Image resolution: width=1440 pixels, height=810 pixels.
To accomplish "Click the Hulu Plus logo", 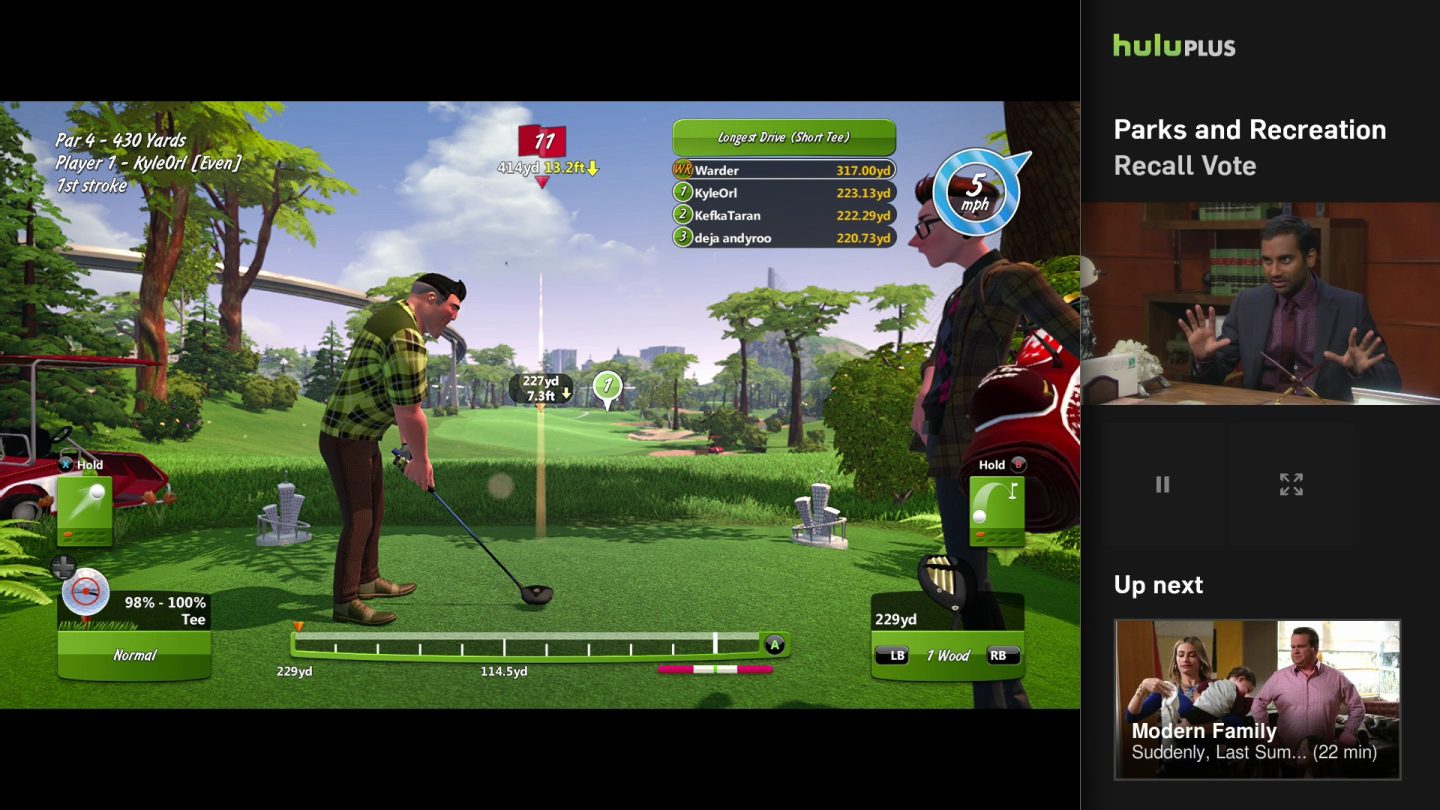I will (x=1173, y=46).
